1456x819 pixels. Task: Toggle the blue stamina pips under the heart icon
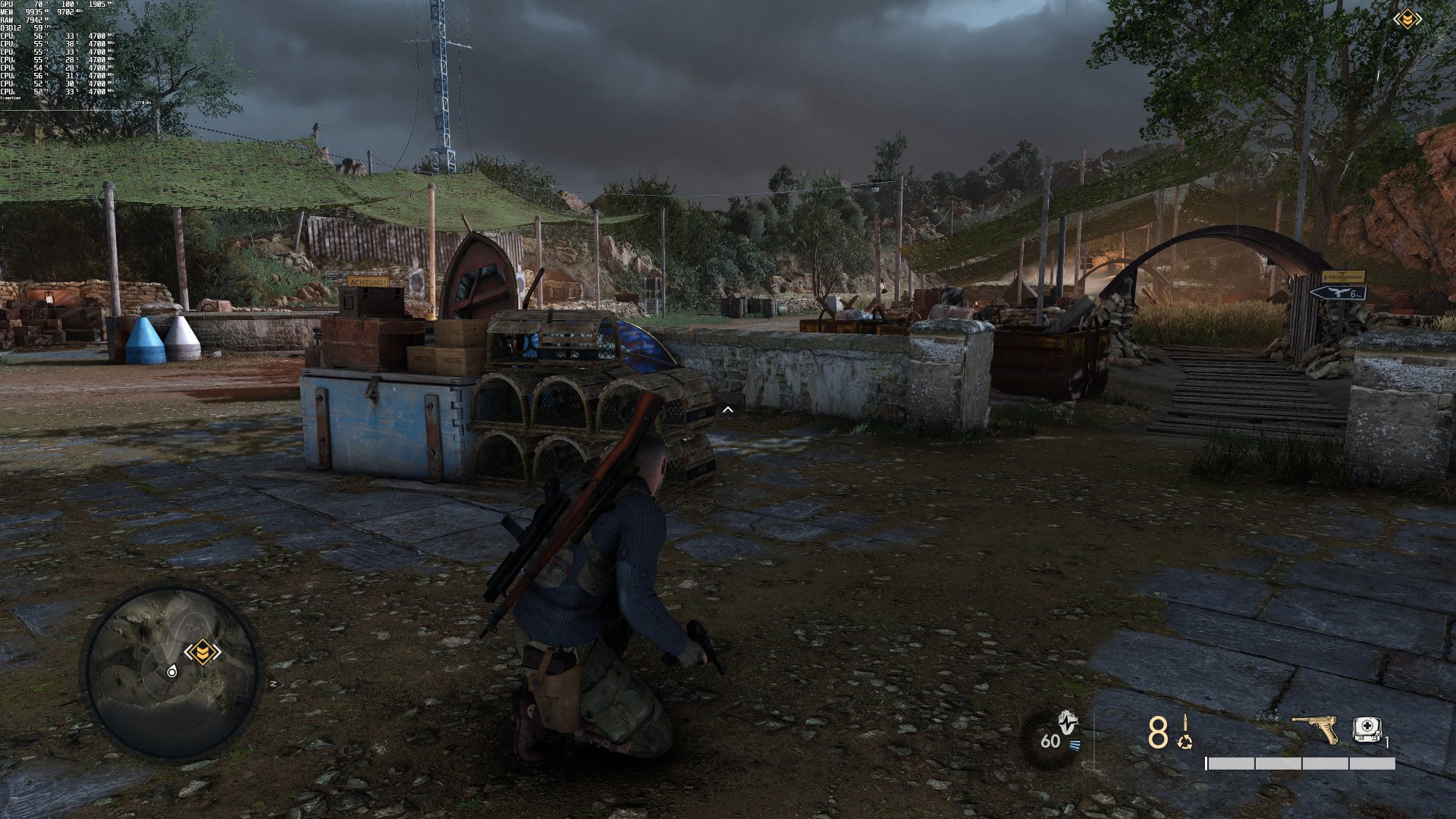tap(1075, 745)
